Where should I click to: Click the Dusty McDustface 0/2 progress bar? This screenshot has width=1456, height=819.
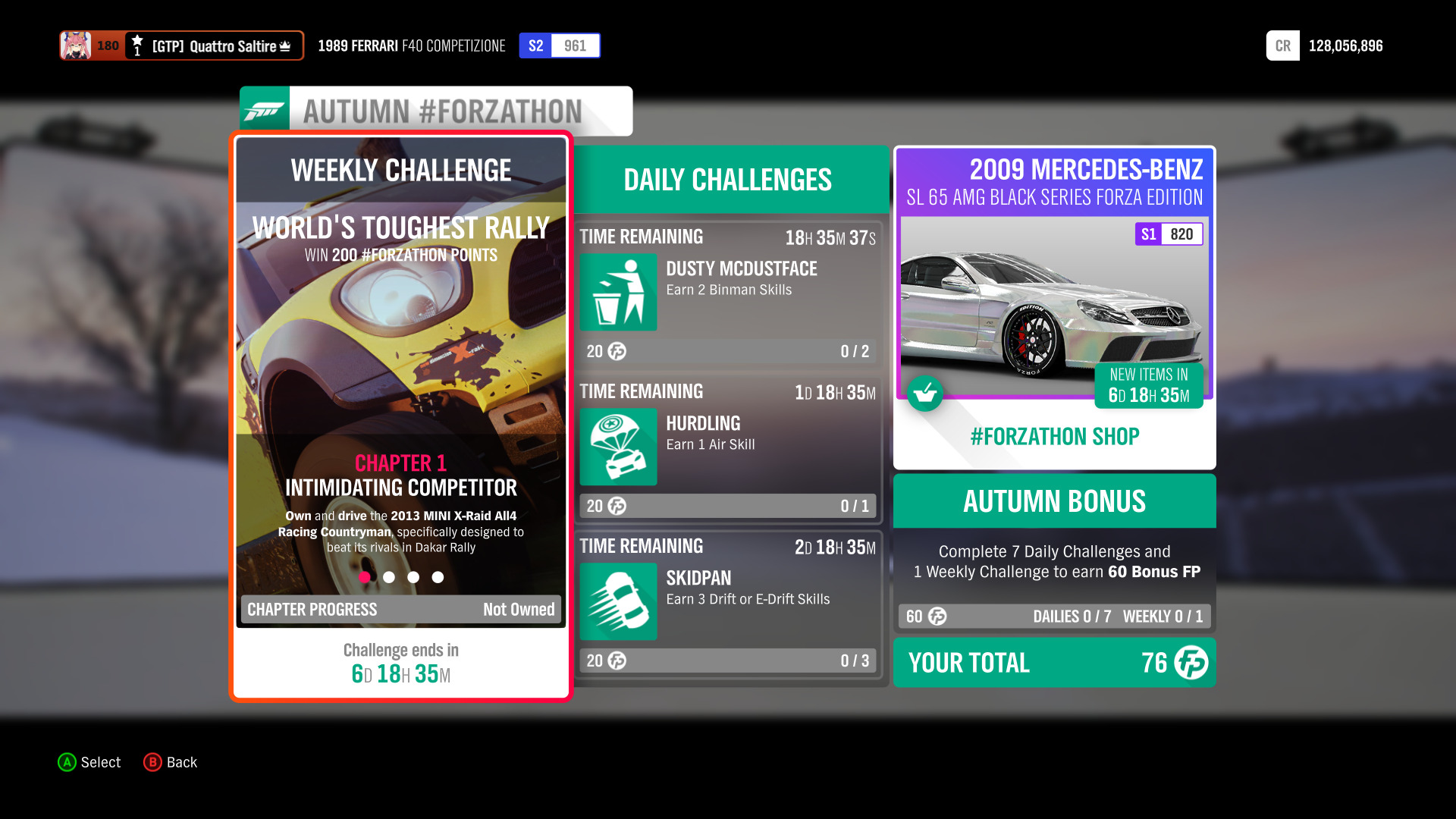point(728,351)
